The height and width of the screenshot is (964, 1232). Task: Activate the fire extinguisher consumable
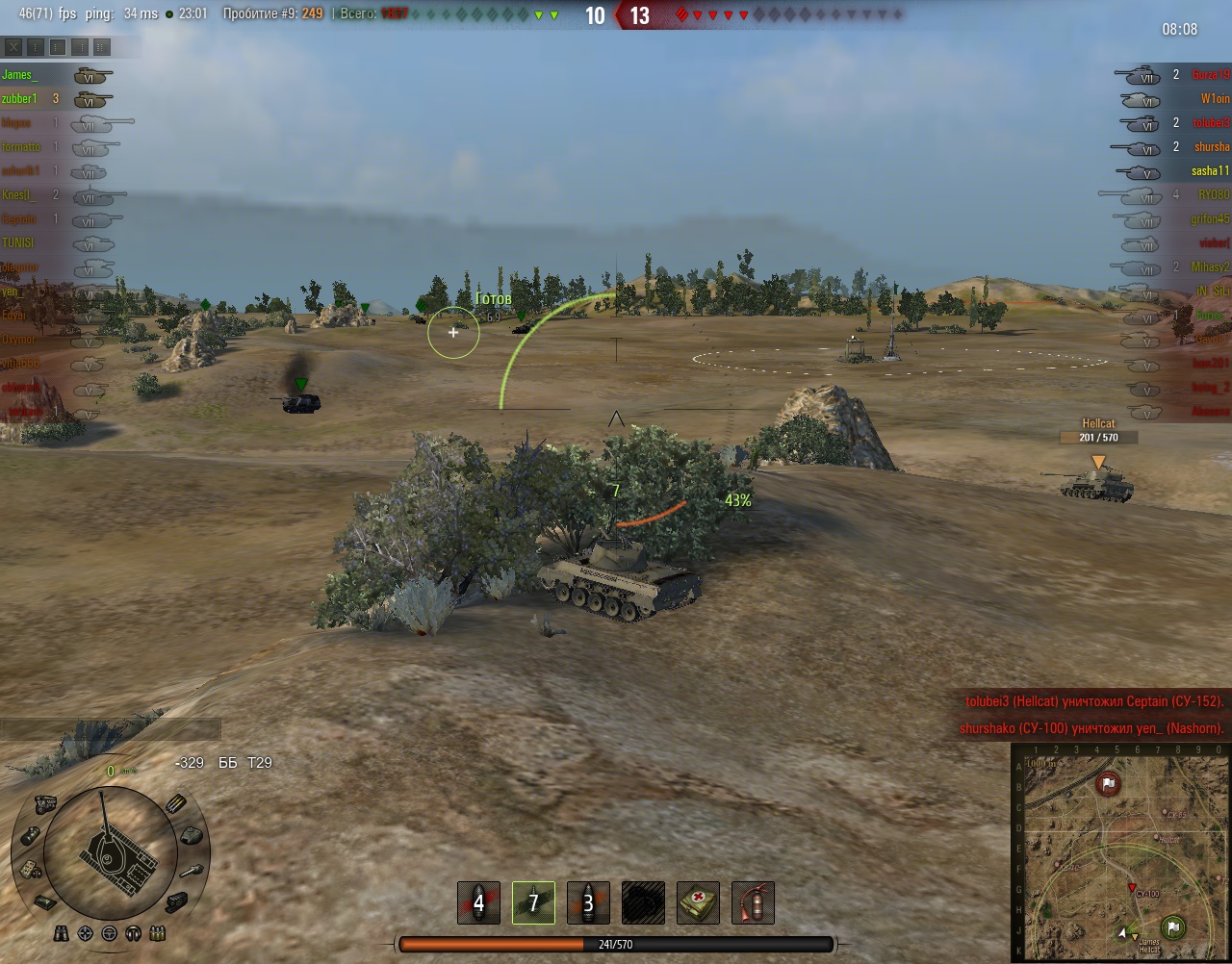[x=753, y=902]
